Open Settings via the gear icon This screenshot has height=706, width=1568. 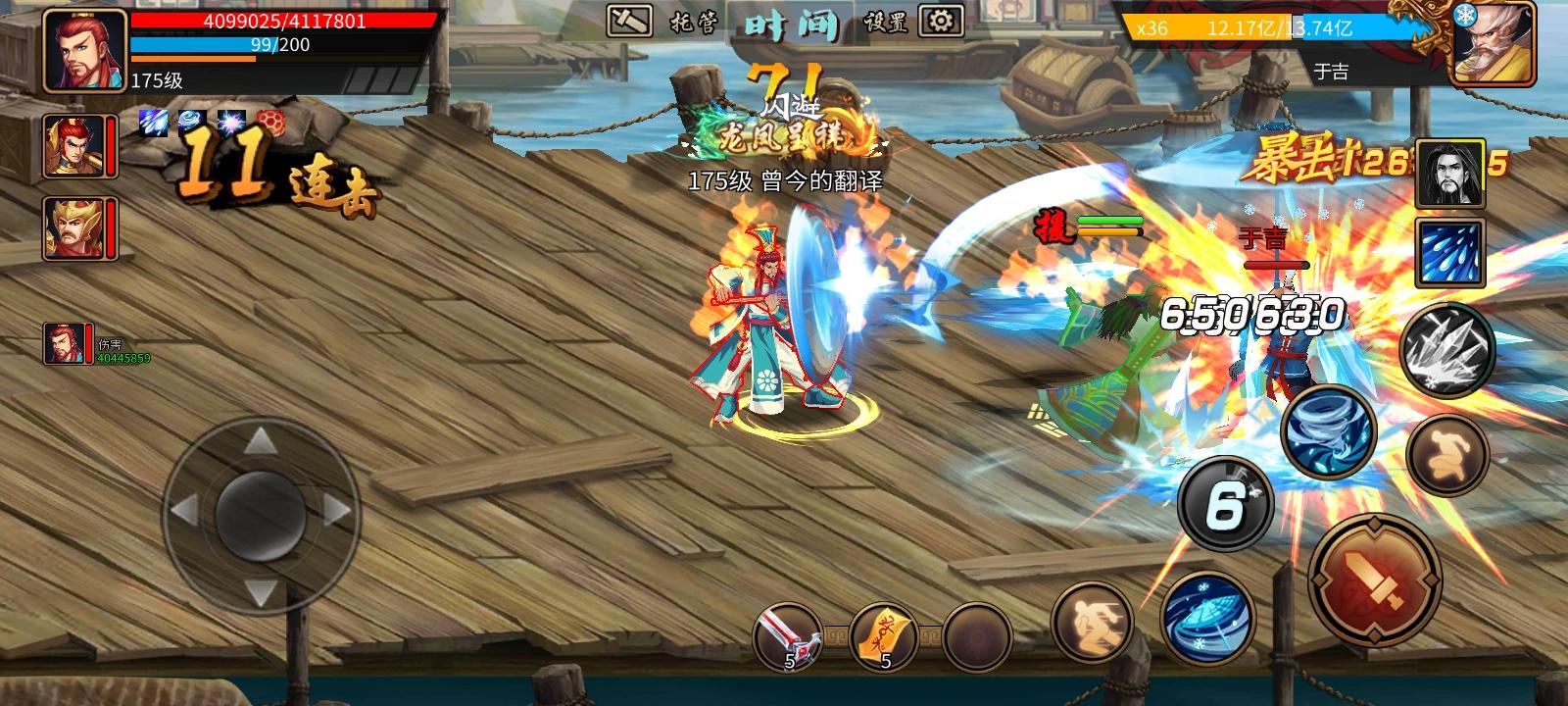tap(941, 20)
